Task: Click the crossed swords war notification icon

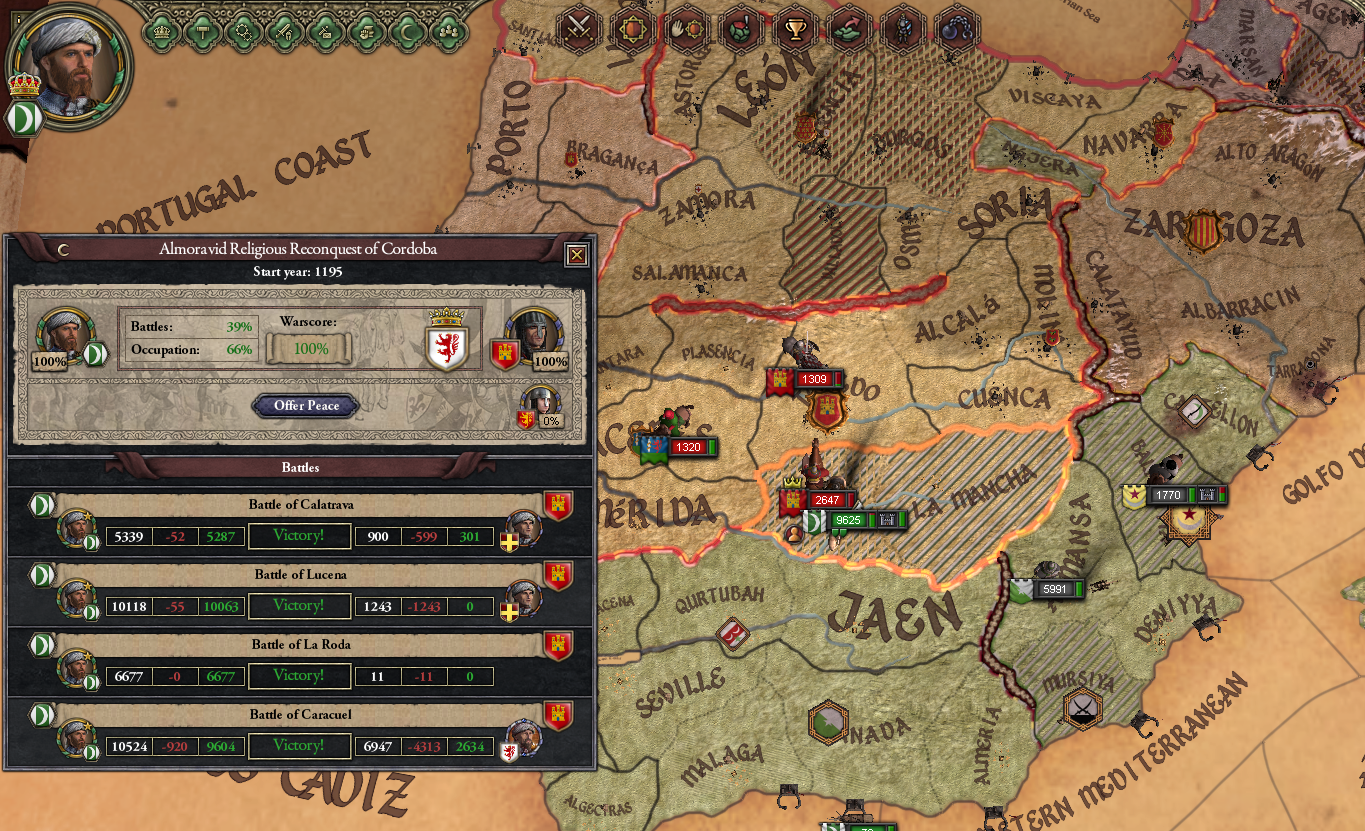Action: 578,29
